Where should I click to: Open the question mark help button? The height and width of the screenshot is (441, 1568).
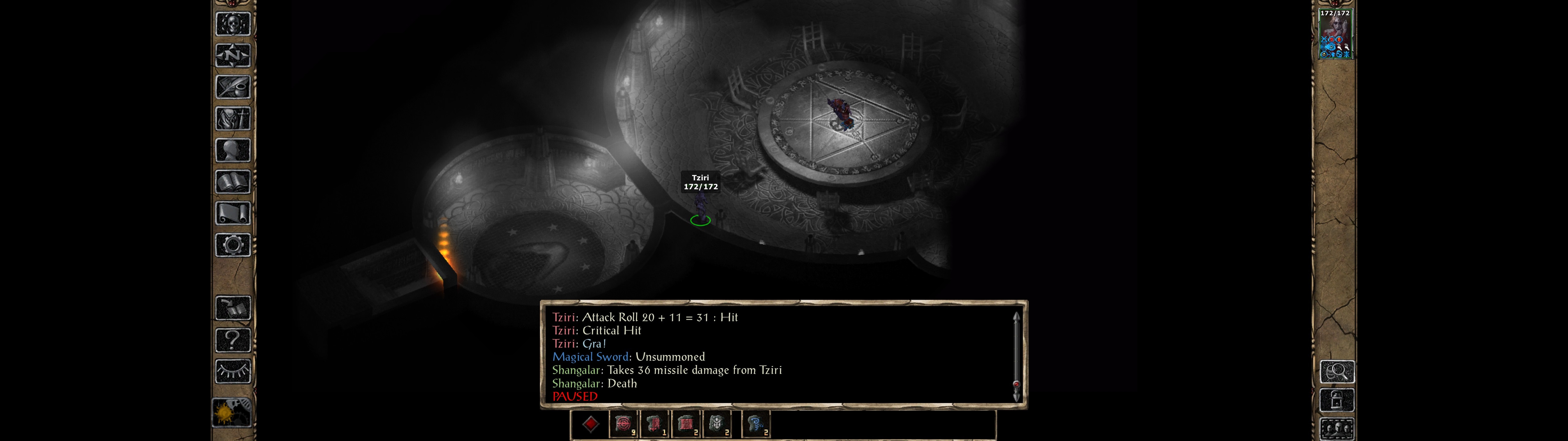232,340
